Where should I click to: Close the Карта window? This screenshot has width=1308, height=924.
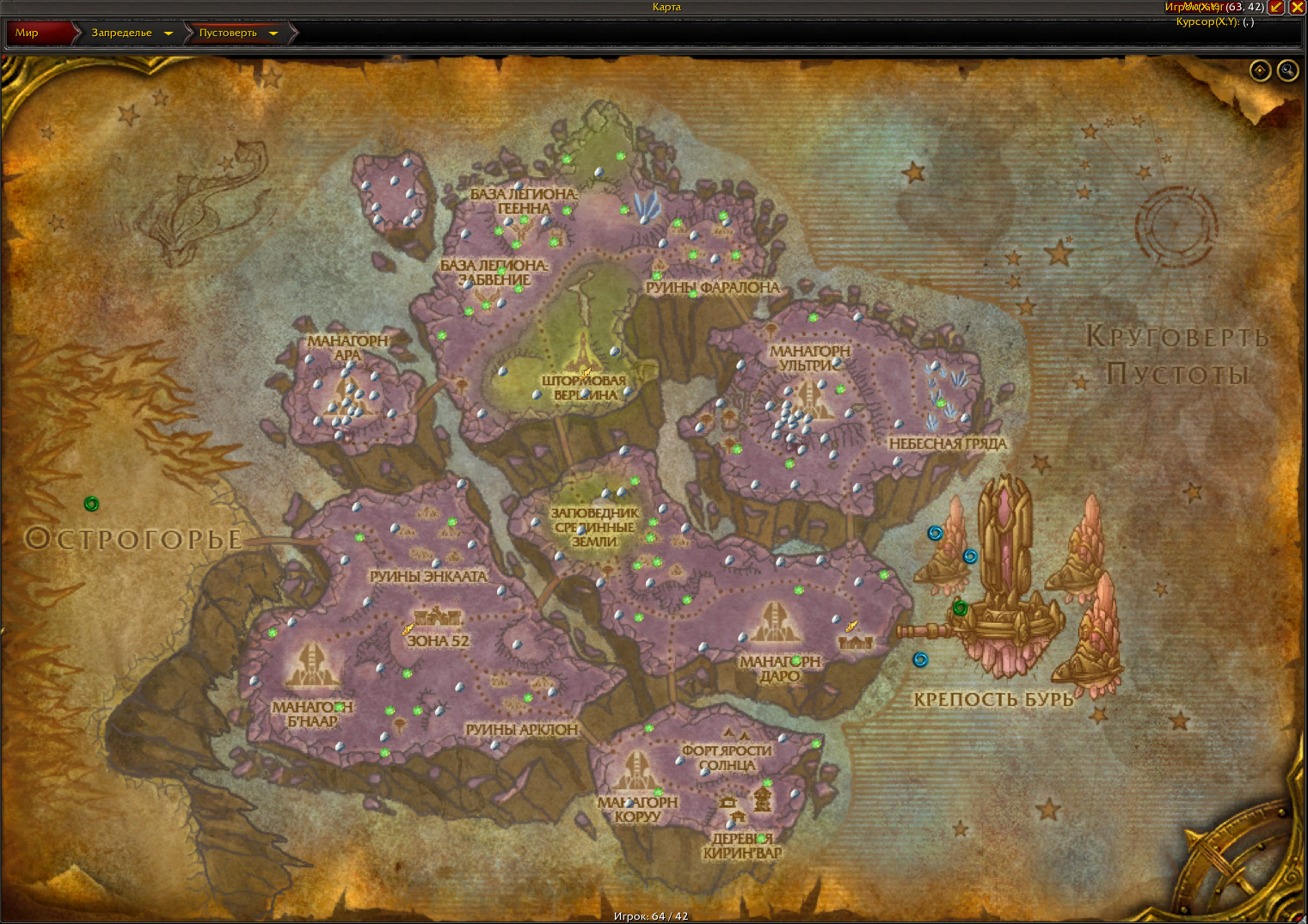(1299, 7)
